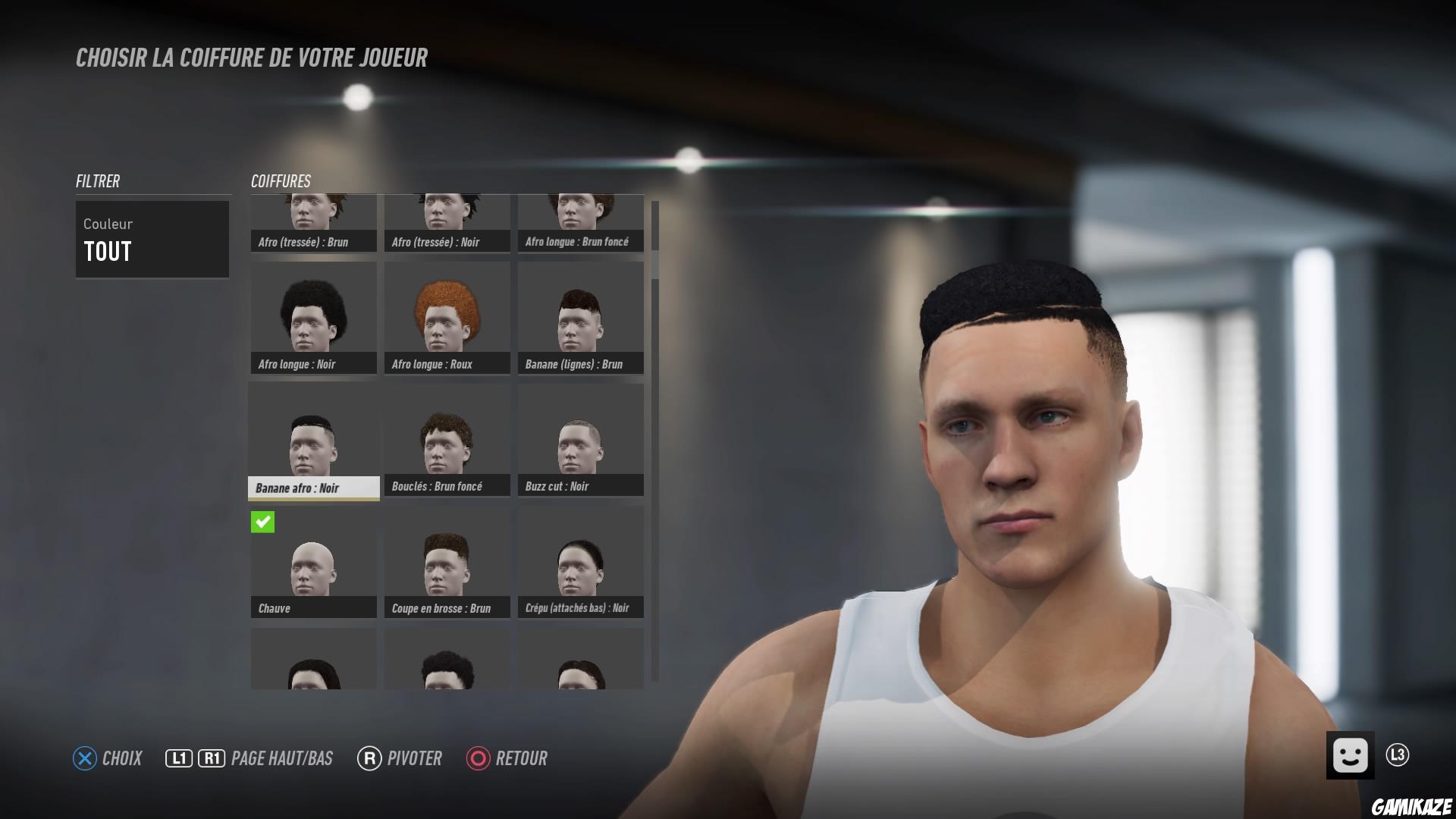Enable the Buzz cut : Noir style

(x=579, y=440)
